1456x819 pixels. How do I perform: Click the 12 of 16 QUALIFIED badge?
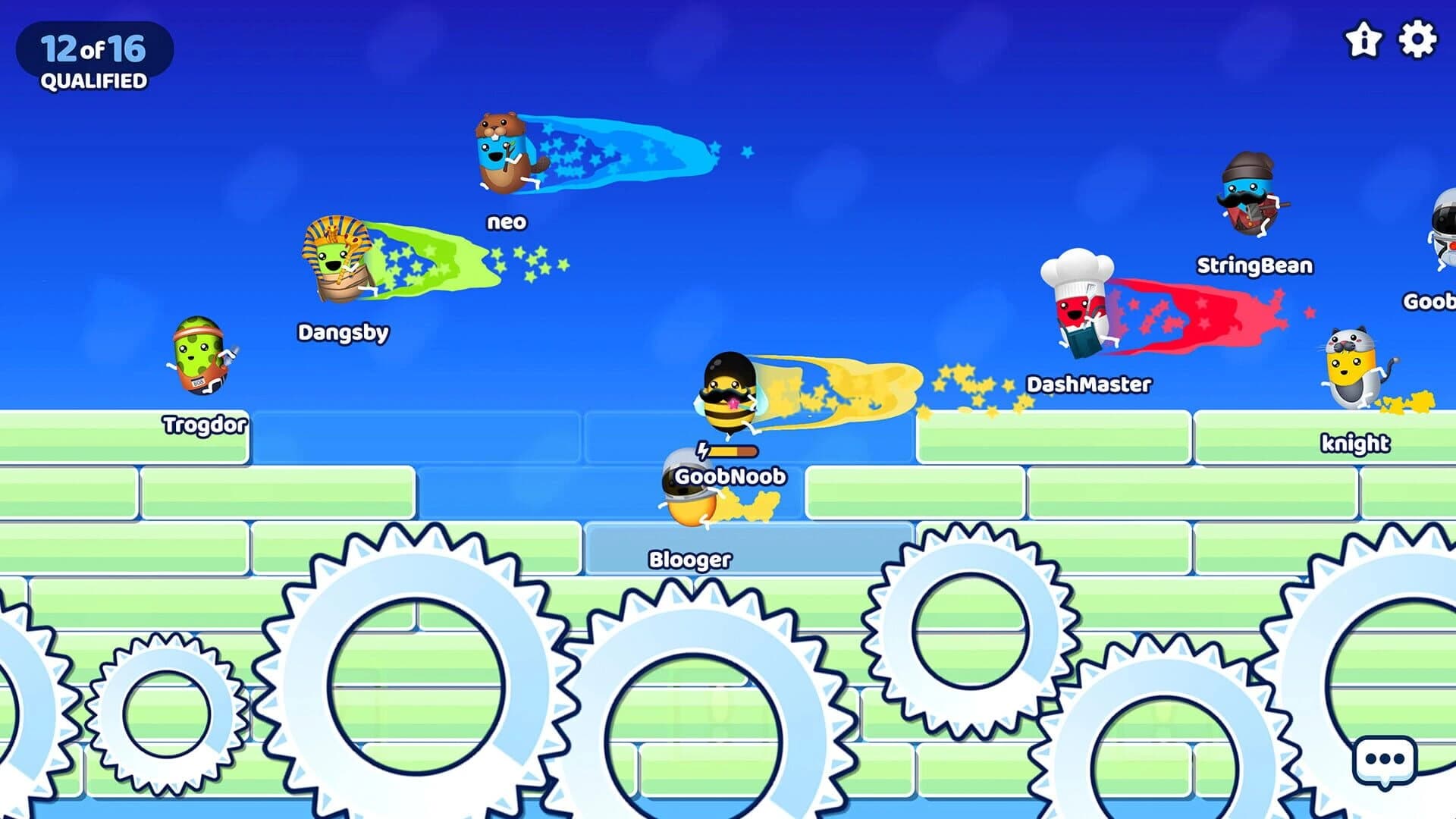pyautogui.click(x=93, y=55)
